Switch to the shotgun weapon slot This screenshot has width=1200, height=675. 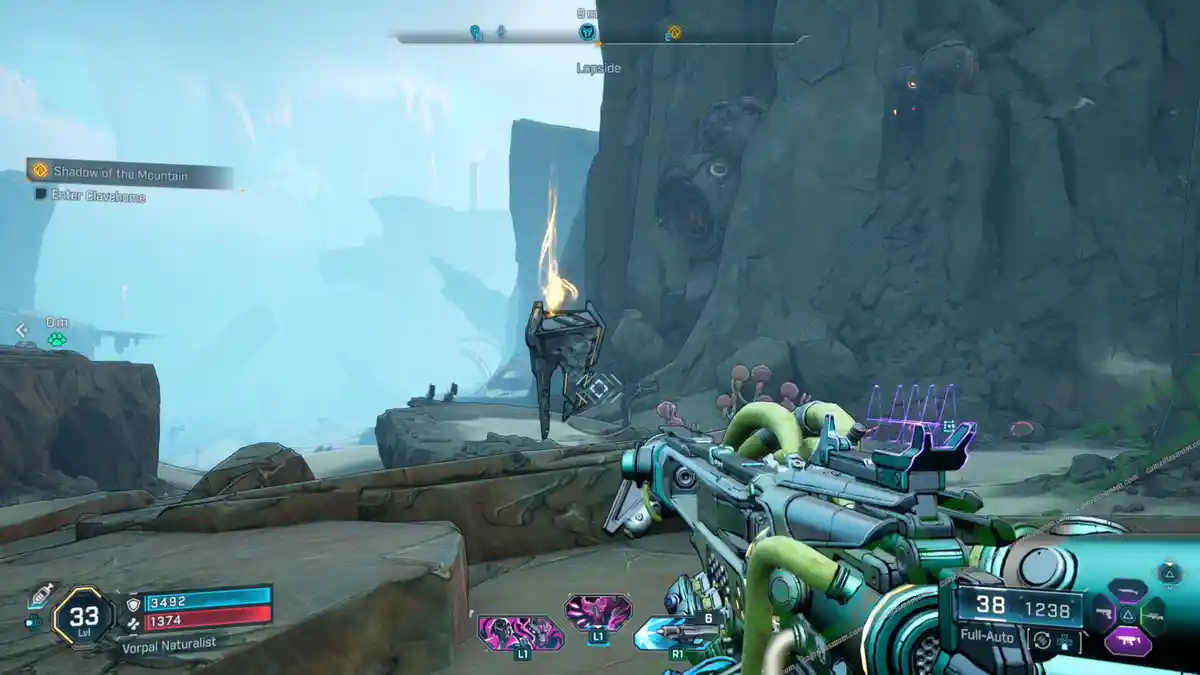click(x=1127, y=590)
